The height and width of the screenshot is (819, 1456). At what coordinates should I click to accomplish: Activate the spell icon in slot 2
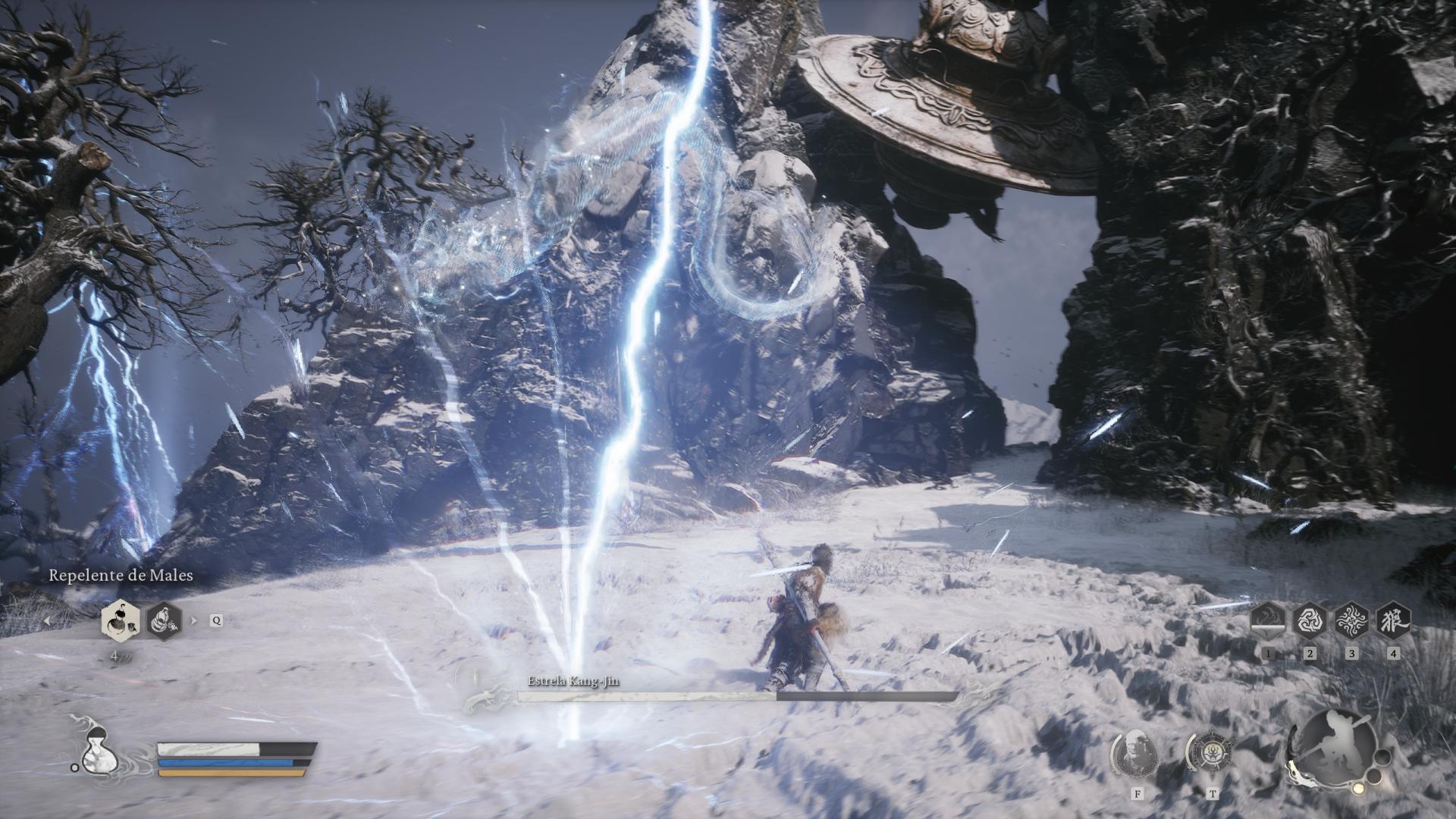[x=1309, y=620]
